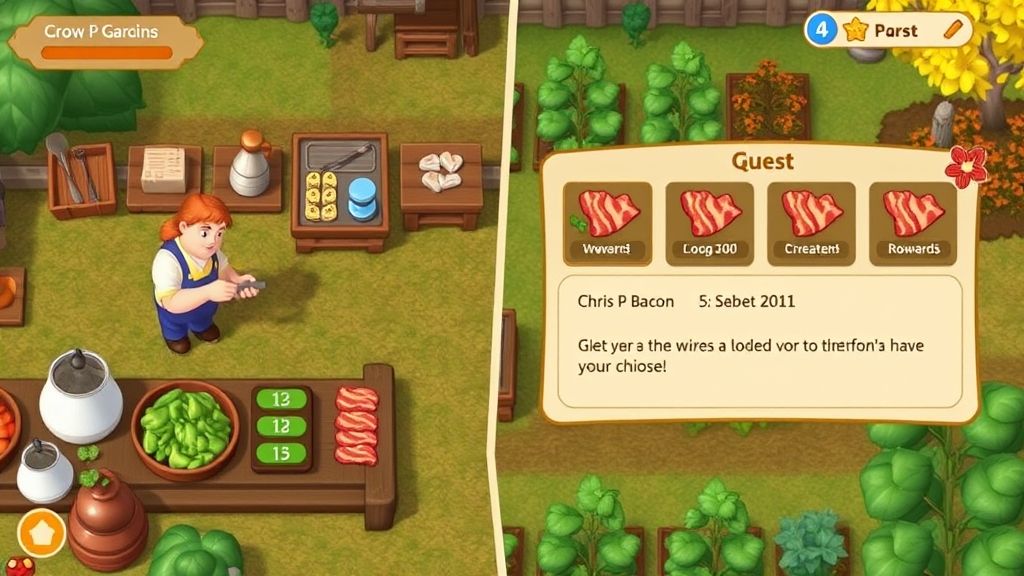Click the gold star icon next to Parst
The image size is (1024, 576).
pyautogui.click(x=855, y=30)
